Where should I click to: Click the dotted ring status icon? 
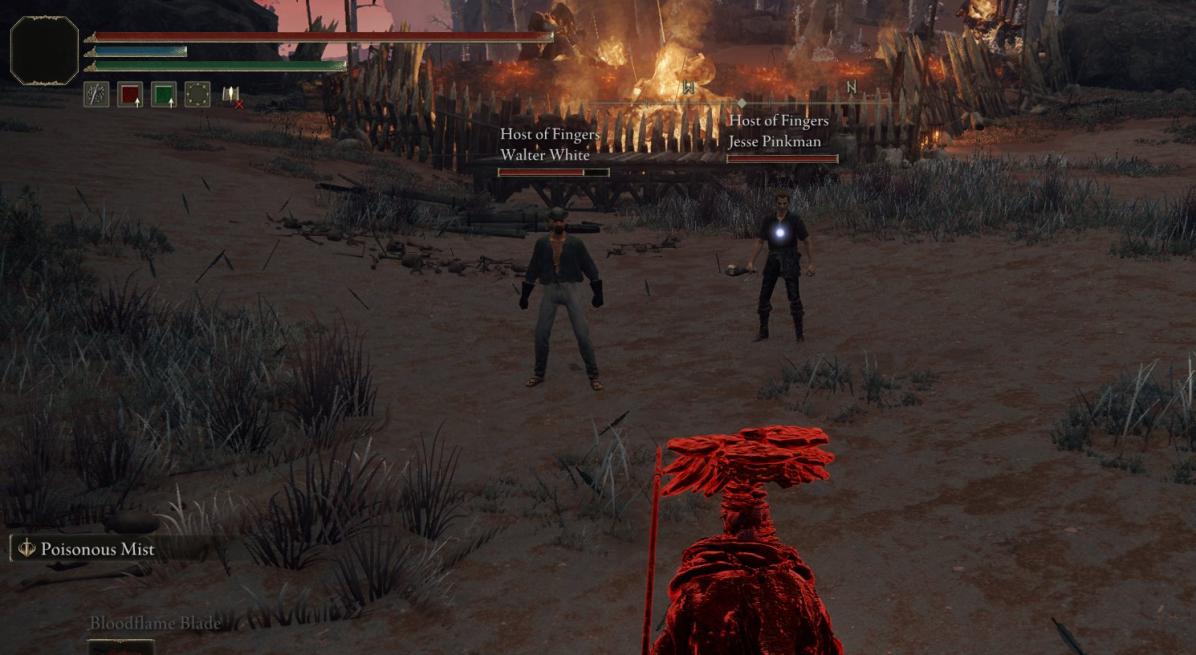[x=198, y=95]
